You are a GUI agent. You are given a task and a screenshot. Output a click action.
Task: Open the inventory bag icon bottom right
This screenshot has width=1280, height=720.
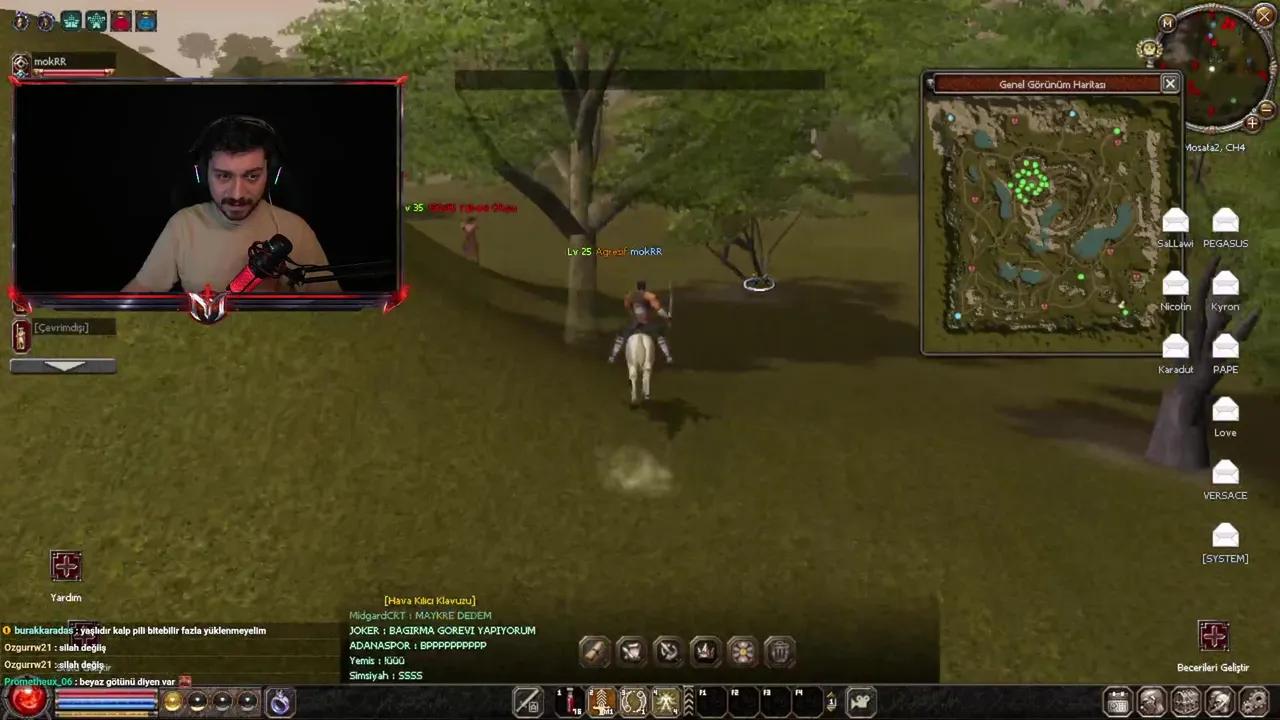coord(1150,701)
